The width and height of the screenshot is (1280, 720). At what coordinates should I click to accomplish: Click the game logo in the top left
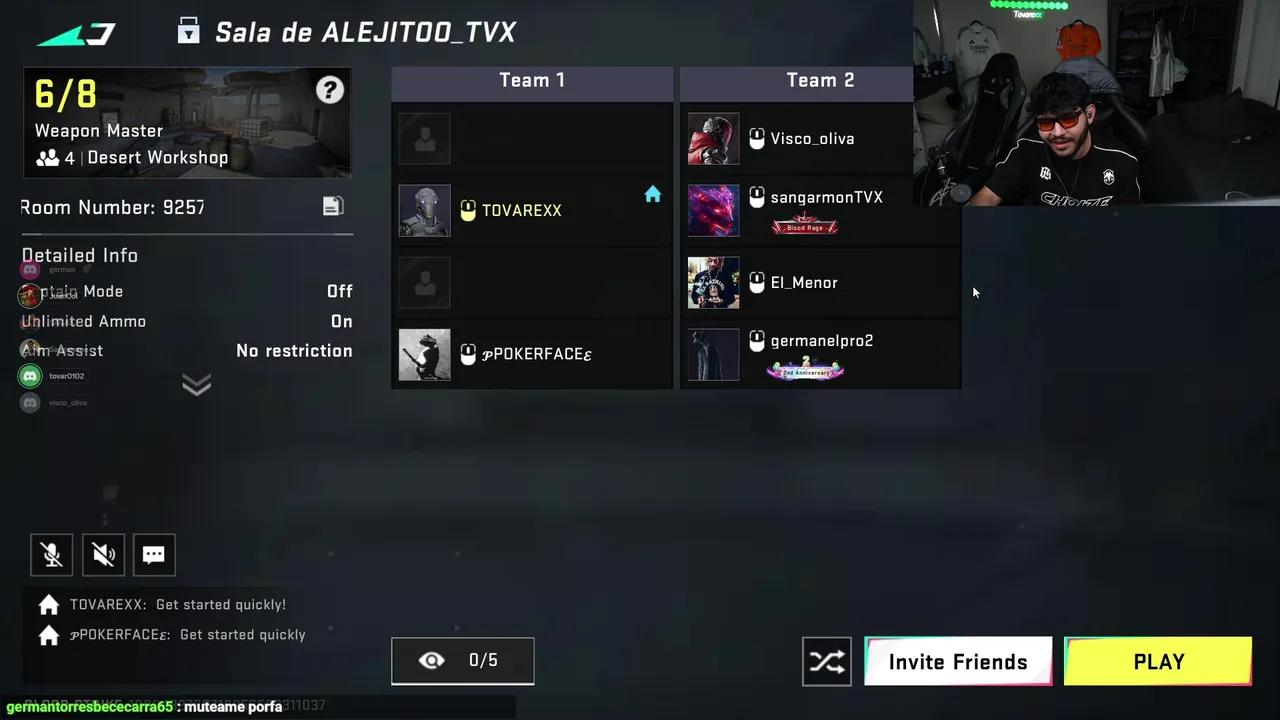76,33
